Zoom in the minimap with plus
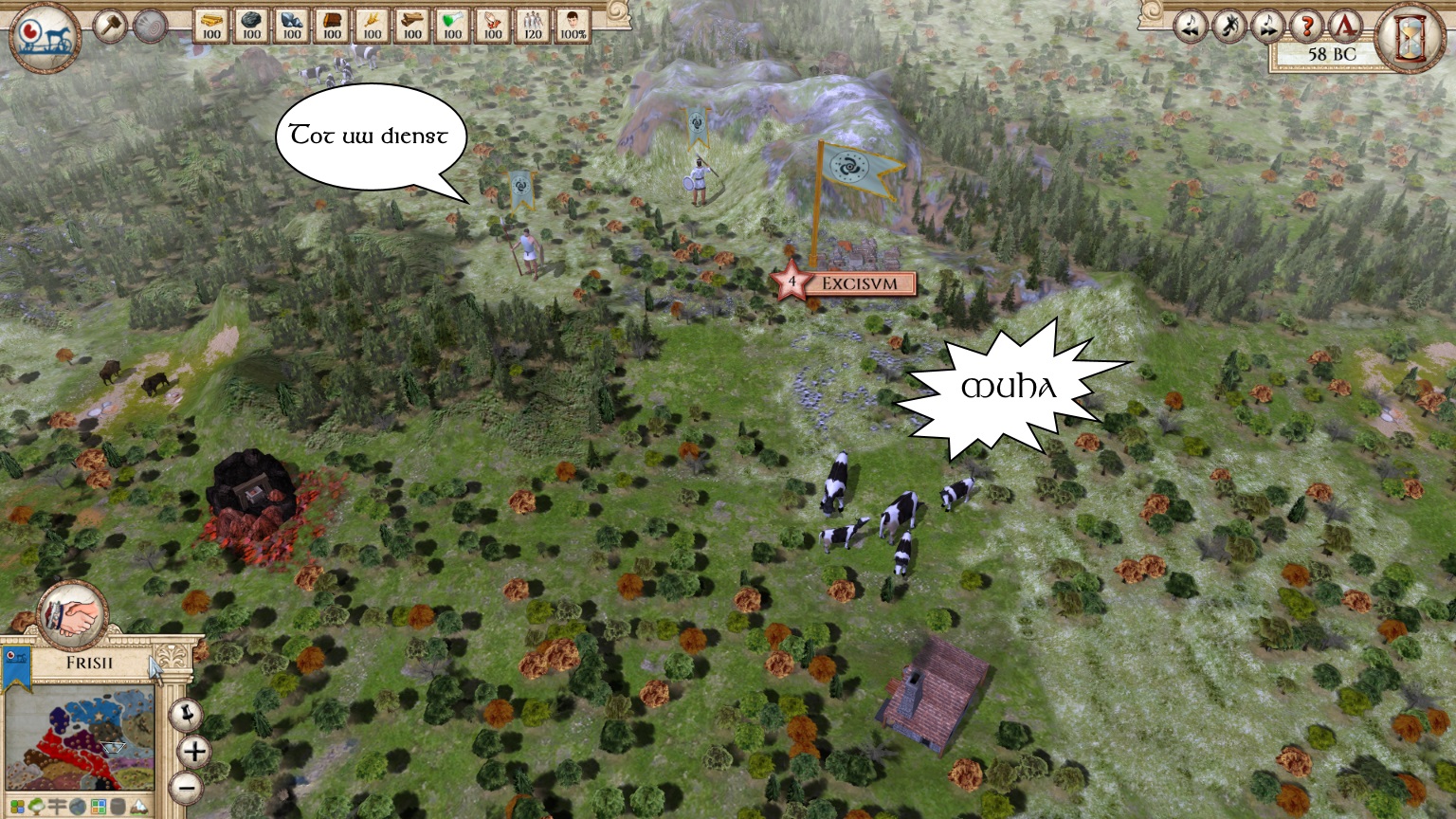This screenshot has height=819, width=1456. [x=193, y=752]
